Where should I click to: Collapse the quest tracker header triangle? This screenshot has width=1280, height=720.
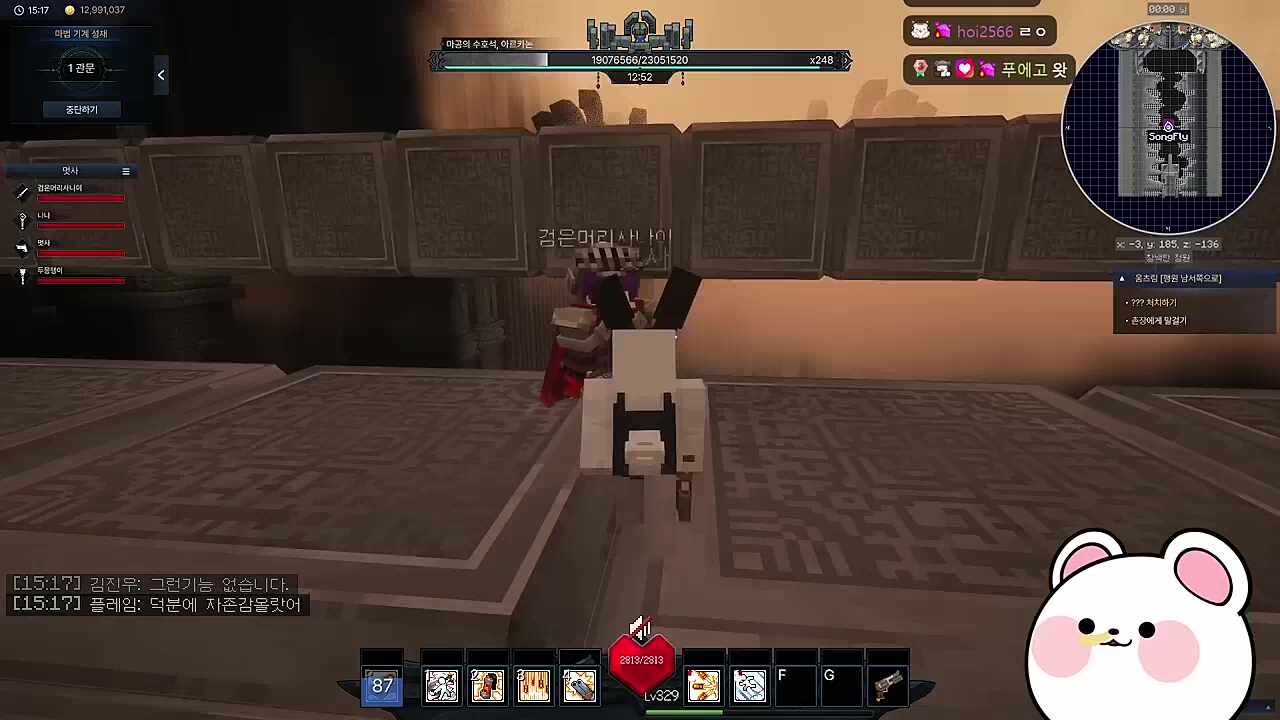click(1122, 279)
